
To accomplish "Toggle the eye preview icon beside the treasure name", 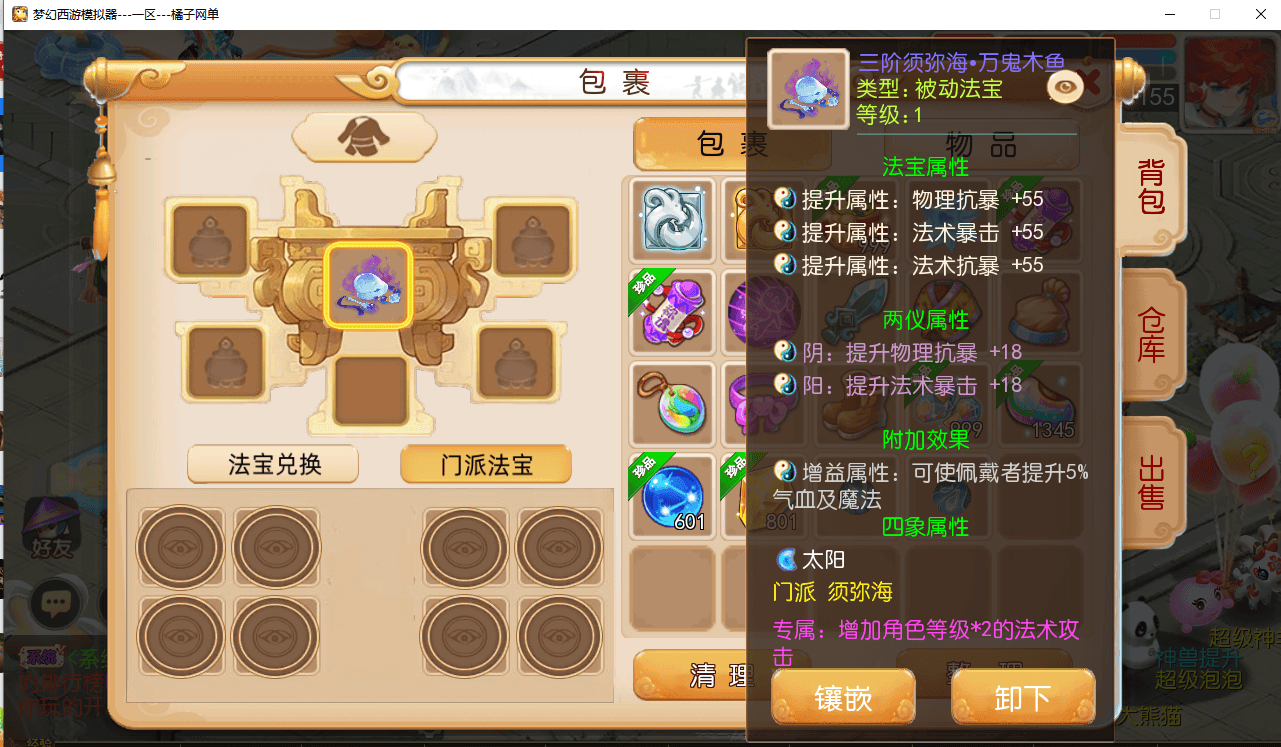I will (1065, 88).
